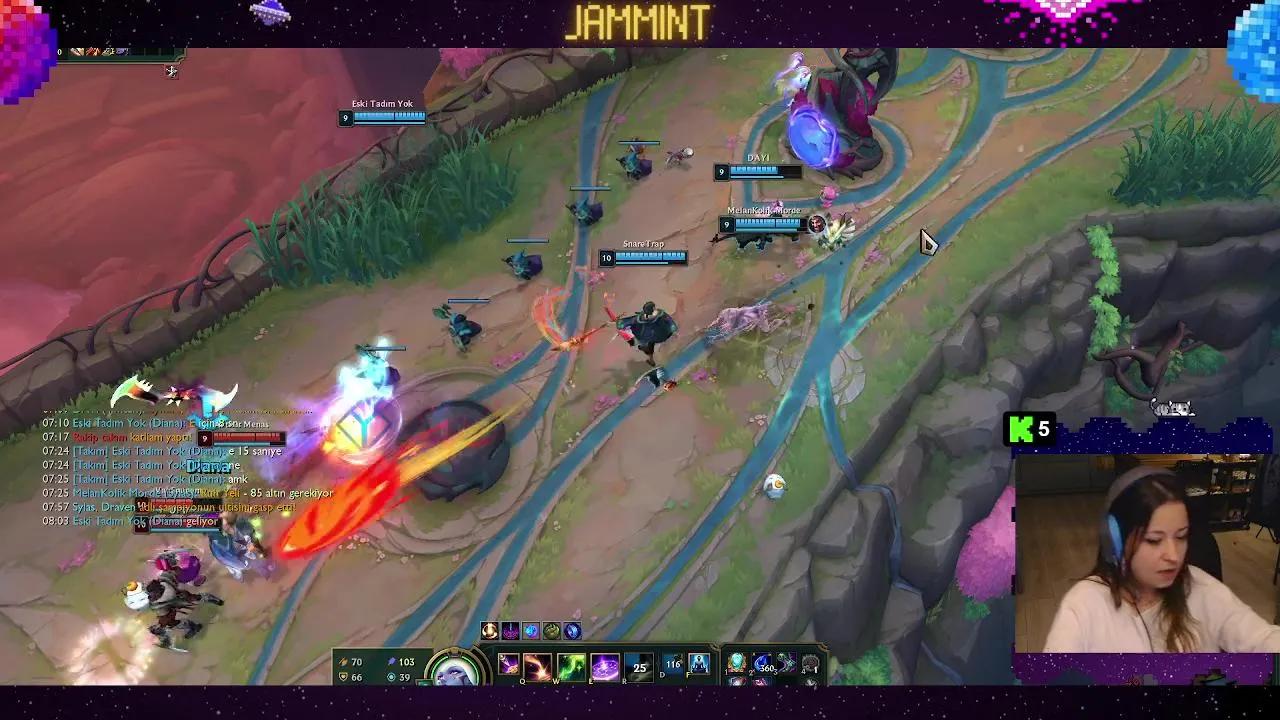1280x720 pixels.
Task: Click the blue moon buff icon
Action: [571, 632]
